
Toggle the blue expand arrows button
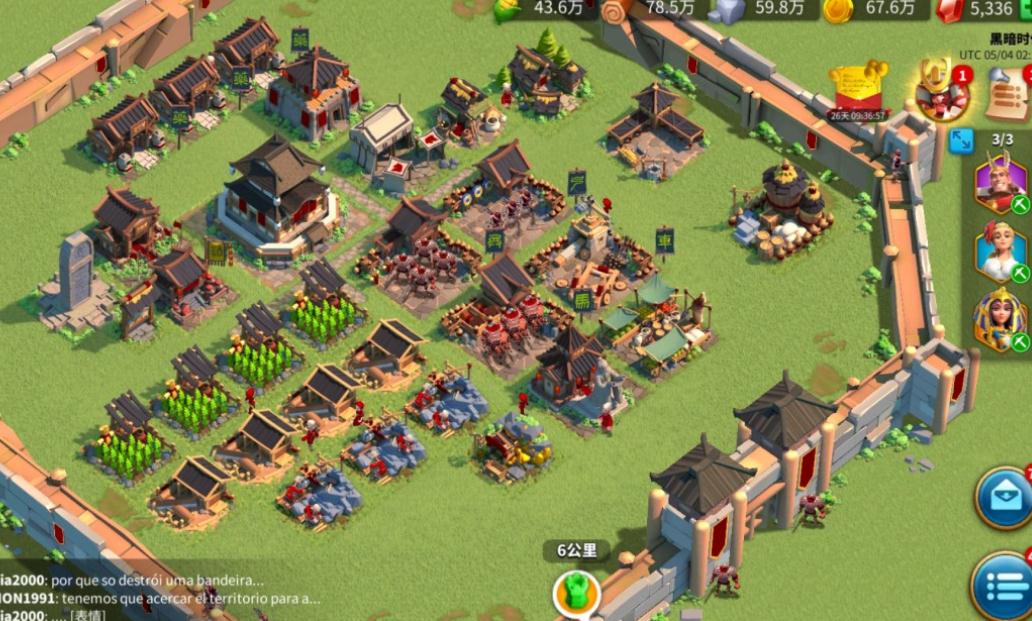(x=961, y=139)
